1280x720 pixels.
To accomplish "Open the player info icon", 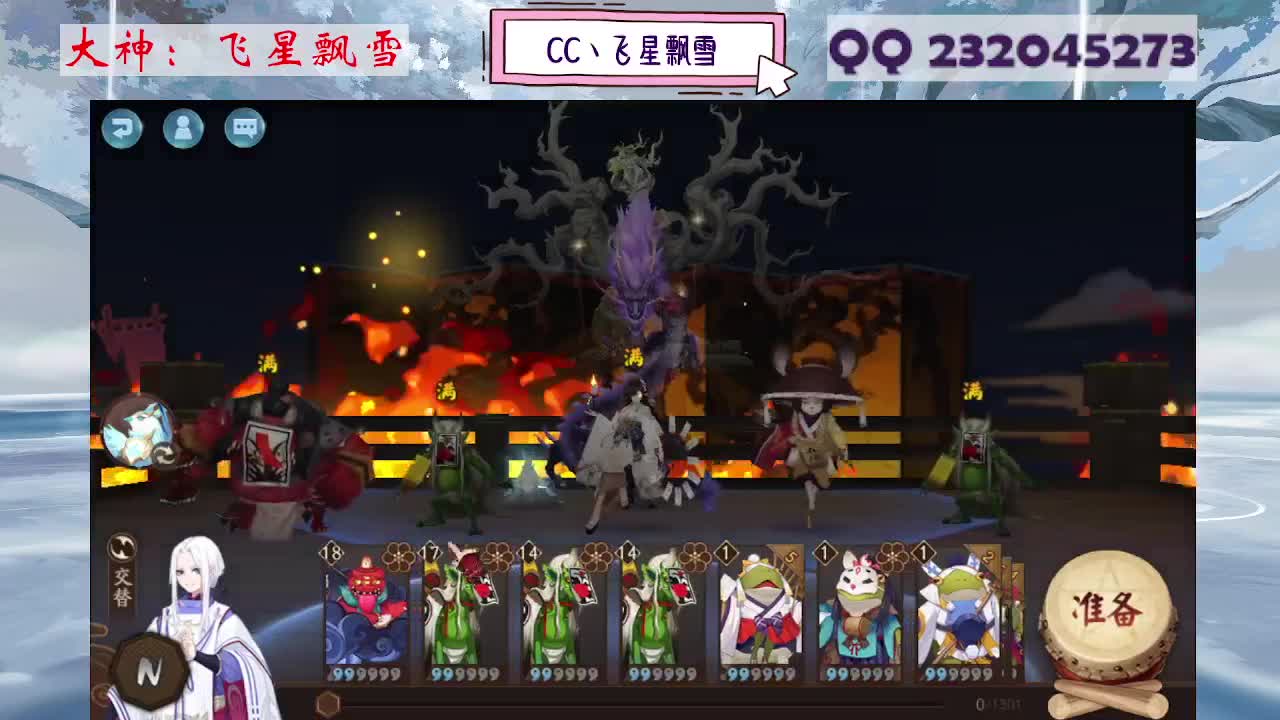I will (183, 130).
